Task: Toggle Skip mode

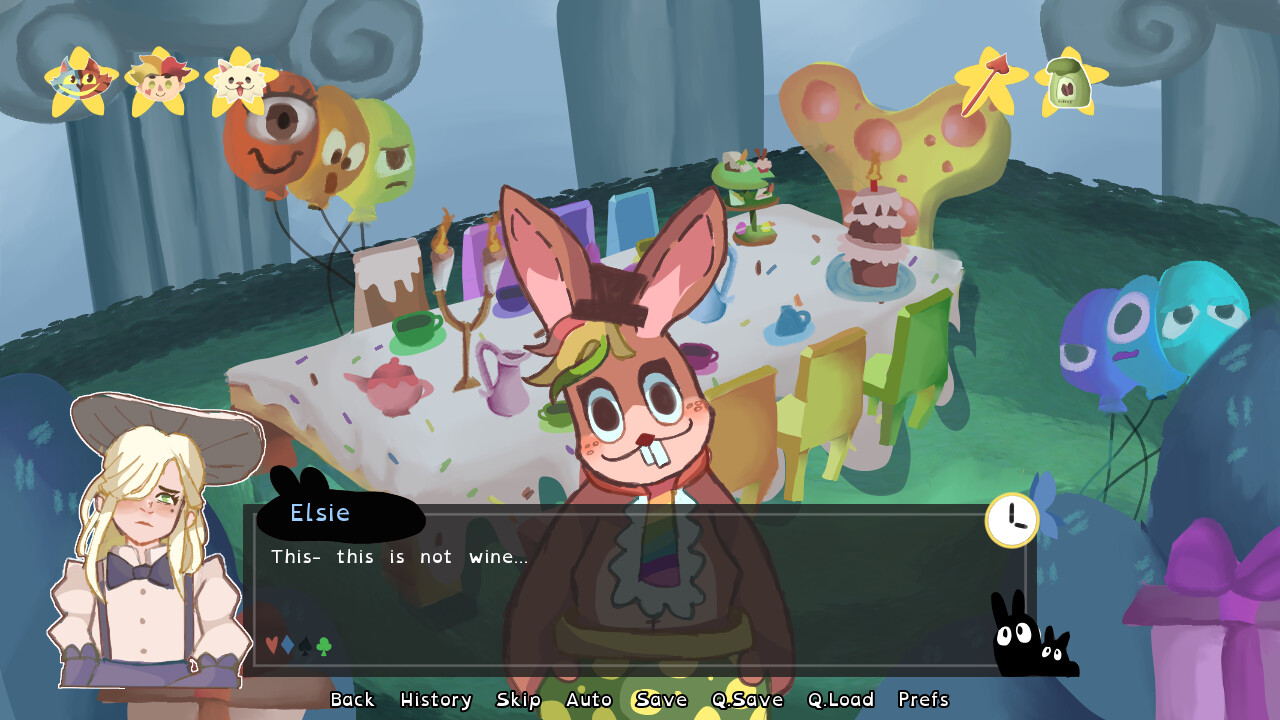Action: 521,700
